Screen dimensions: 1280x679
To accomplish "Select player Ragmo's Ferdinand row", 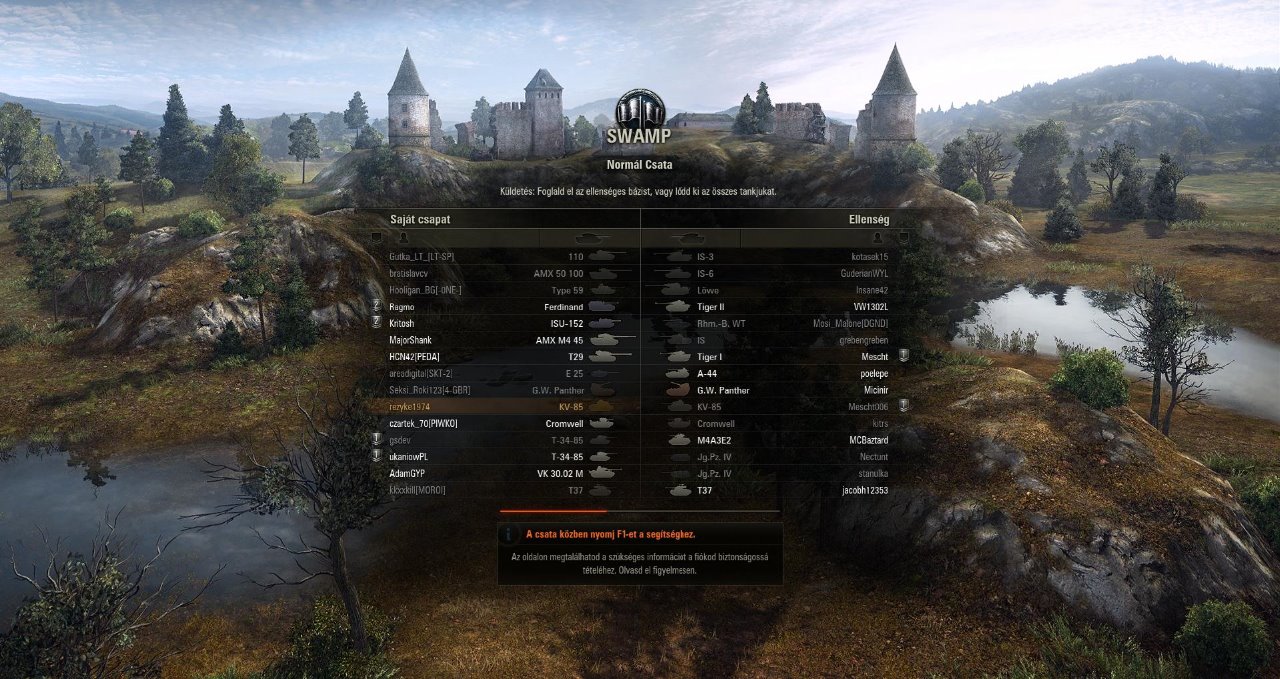I will click(x=500, y=307).
